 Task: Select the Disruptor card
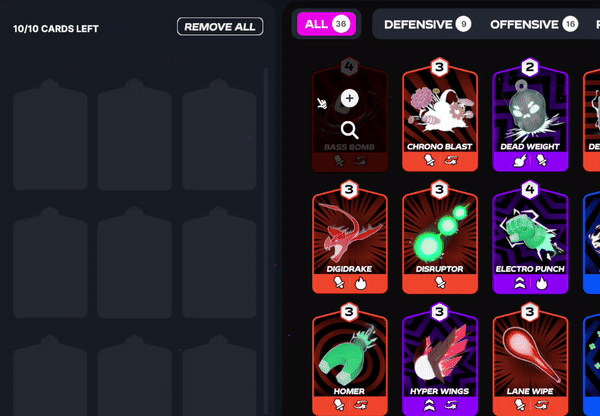point(439,238)
